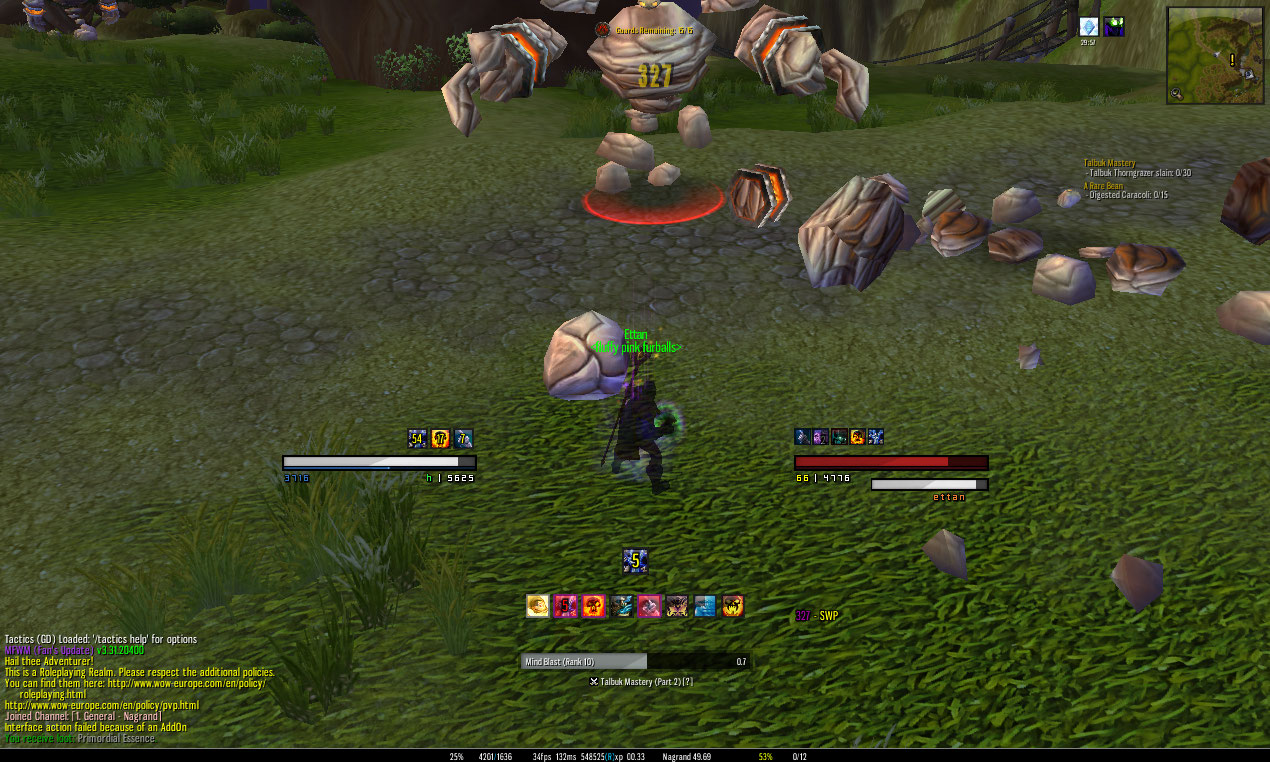Select the yellow exclamation quest marker on minimap
The image size is (1270, 762).
point(1232,60)
